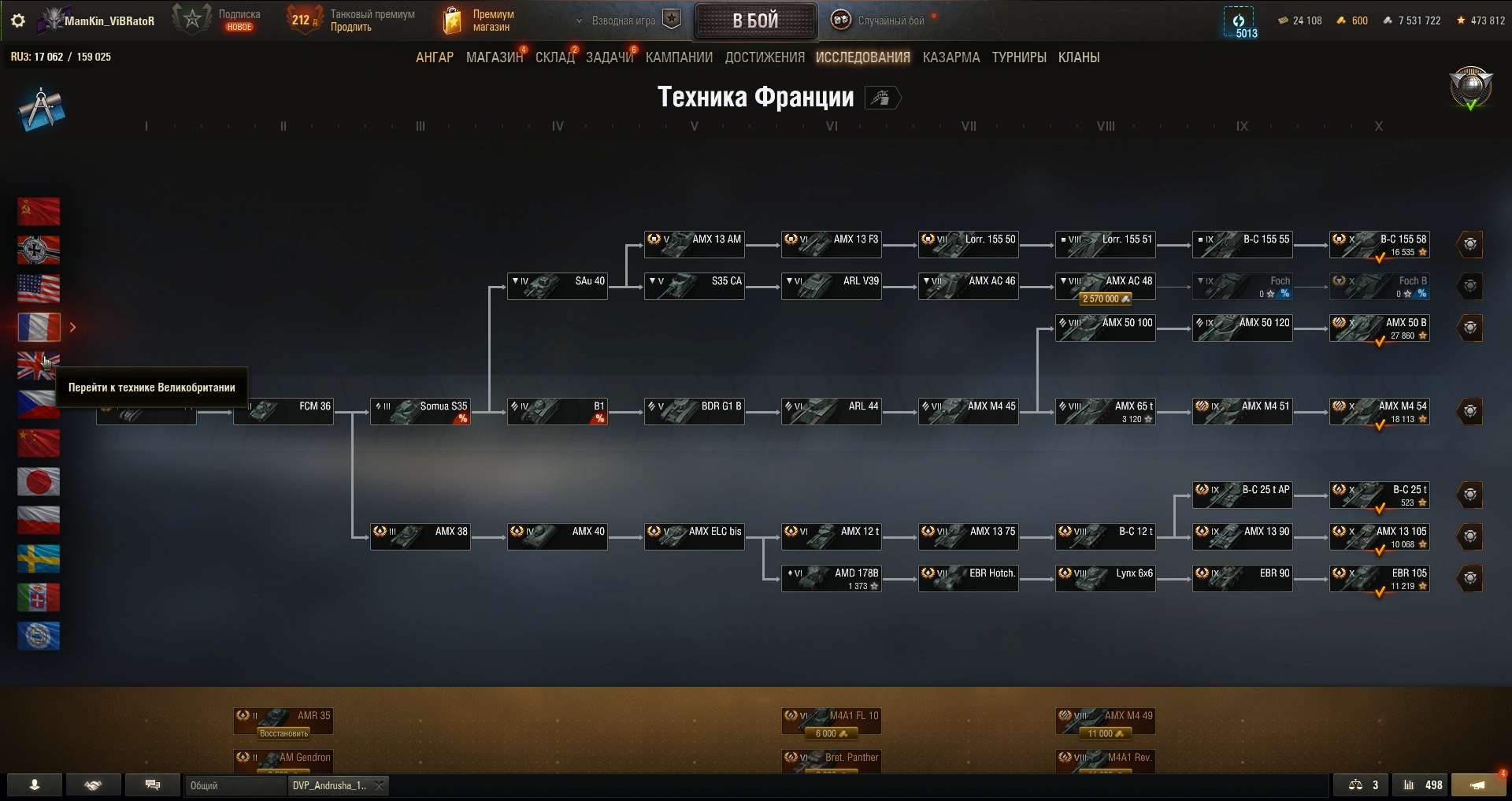Switch to the АНГАР tab
Viewport: 1512px width, 801px height.
click(x=434, y=57)
